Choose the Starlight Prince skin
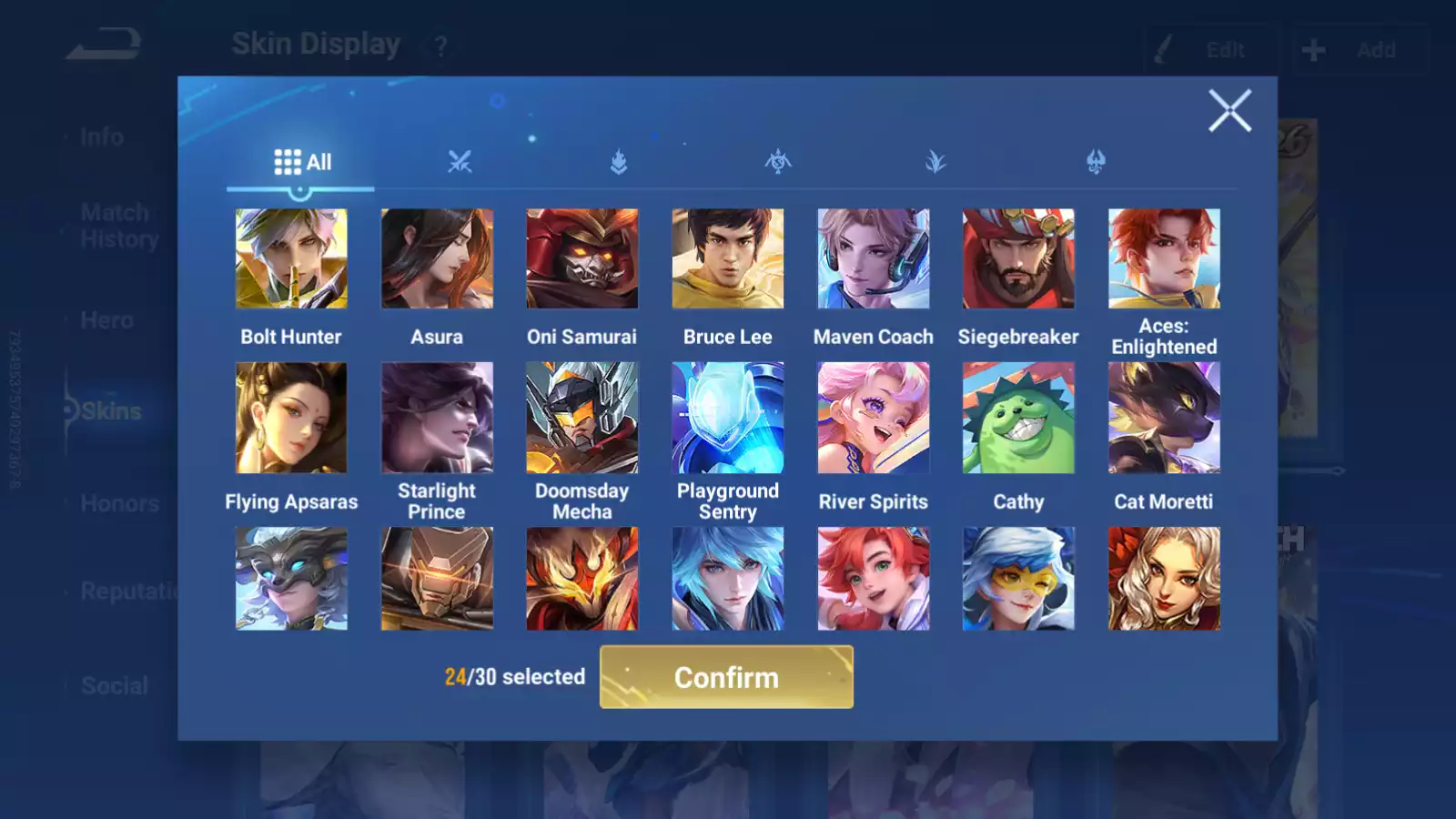This screenshot has height=819, width=1456. point(437,419)
